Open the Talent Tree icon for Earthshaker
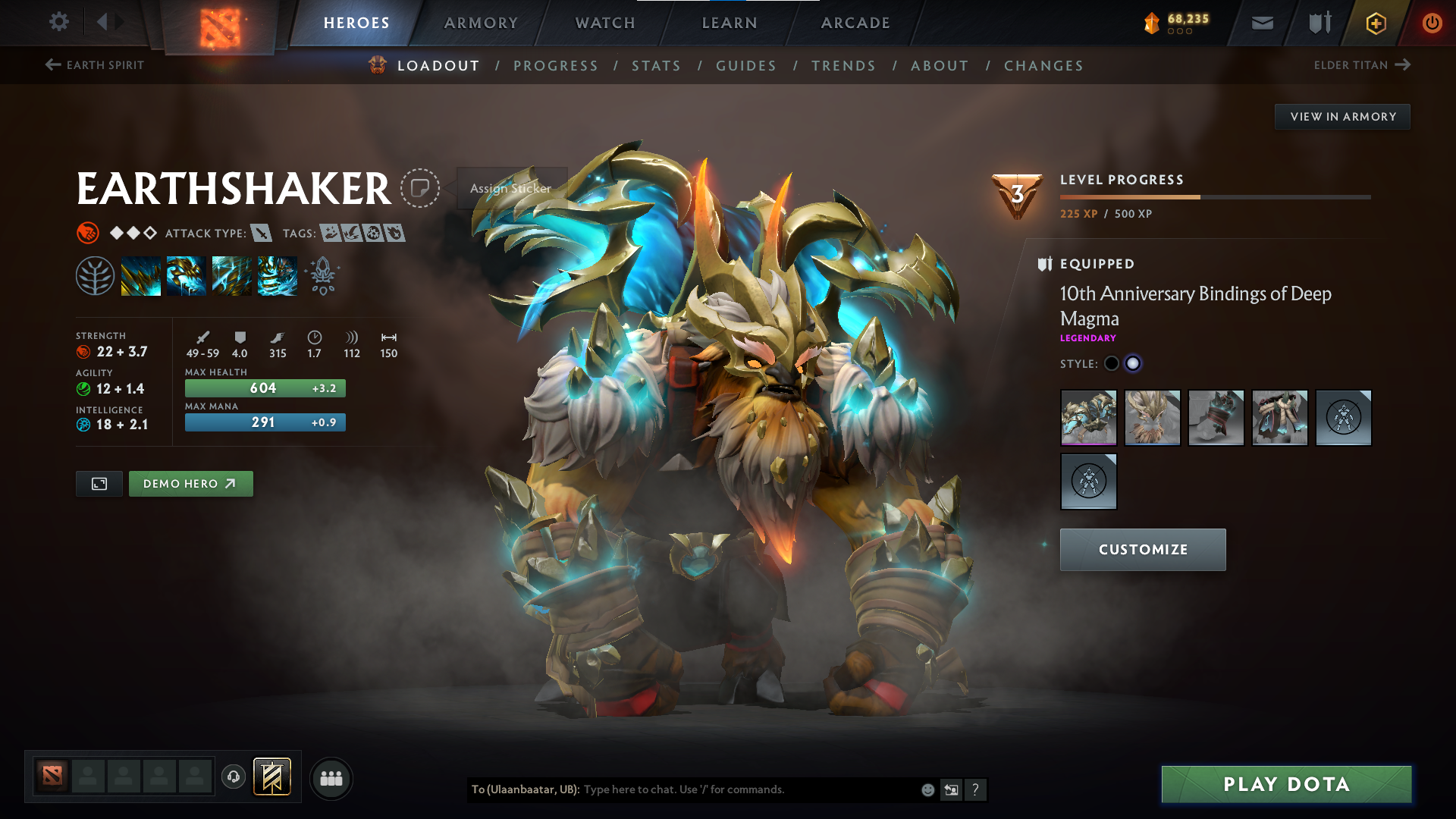1456x819 pixels. tap(95, 275)
